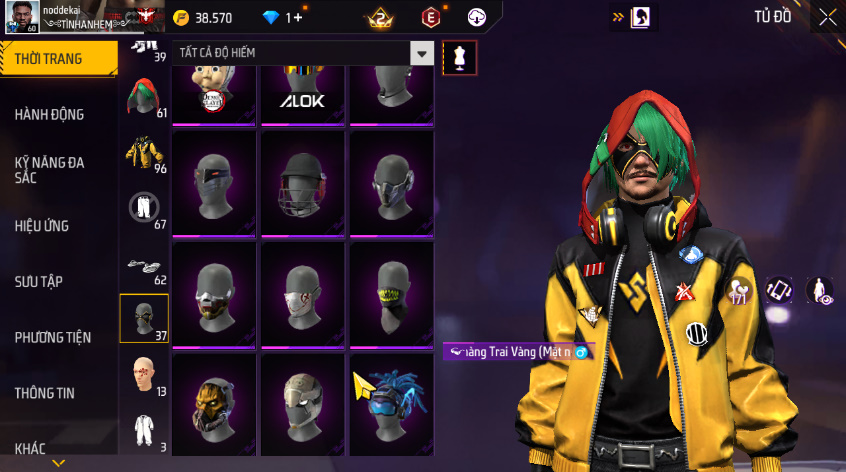
Task: Open the shoes subcategory
Action: (x=144, y=264)
